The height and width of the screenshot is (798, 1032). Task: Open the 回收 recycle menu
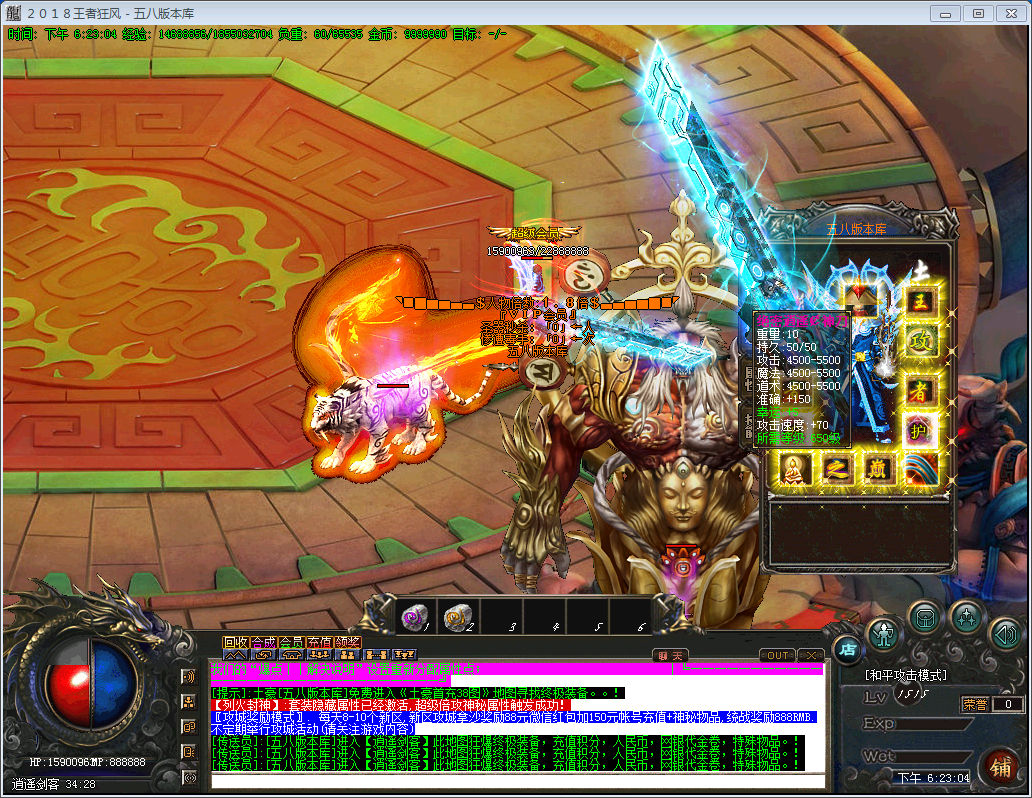[235, 642]
